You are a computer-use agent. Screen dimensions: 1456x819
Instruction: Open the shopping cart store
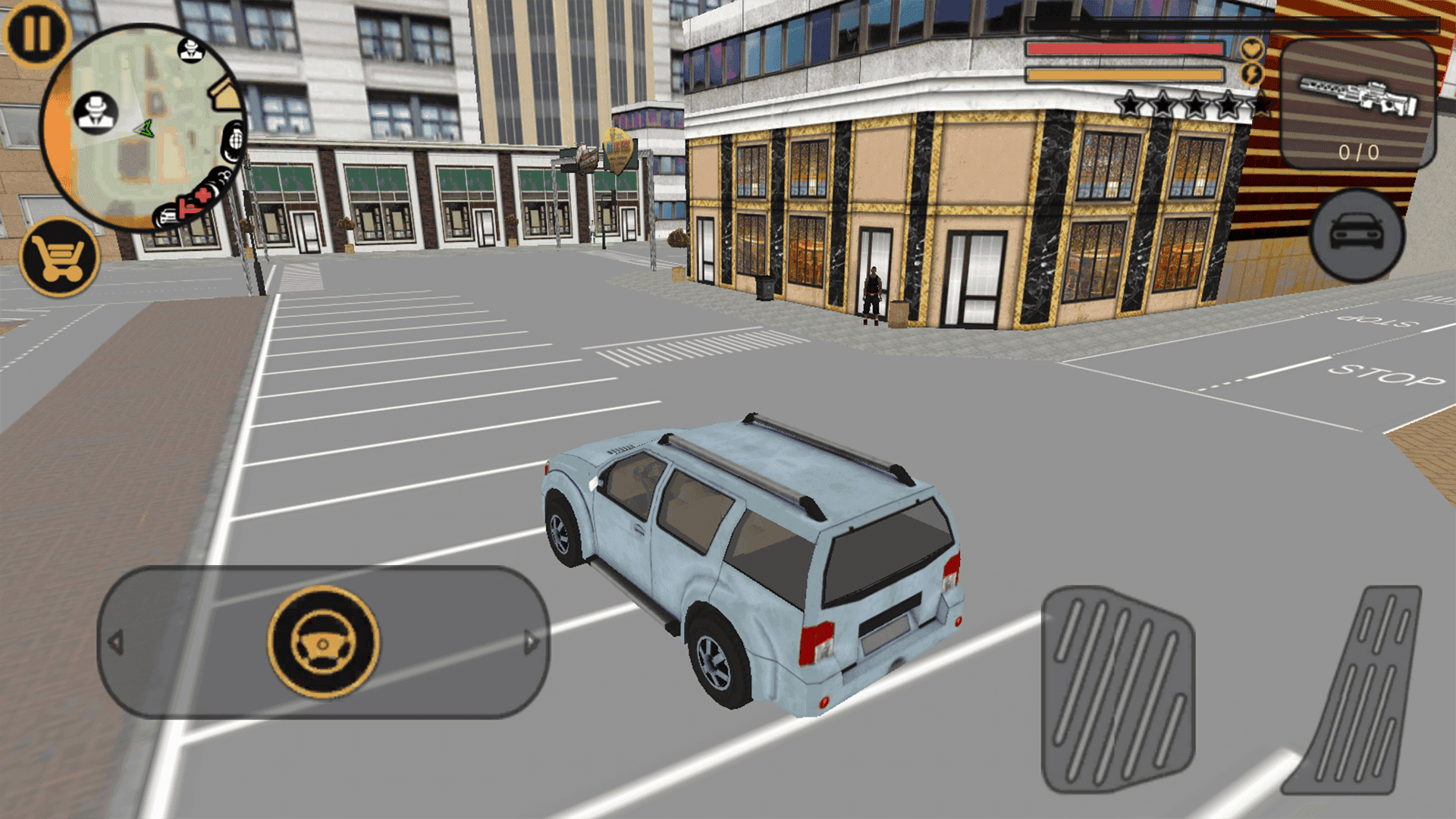(60, 258)
